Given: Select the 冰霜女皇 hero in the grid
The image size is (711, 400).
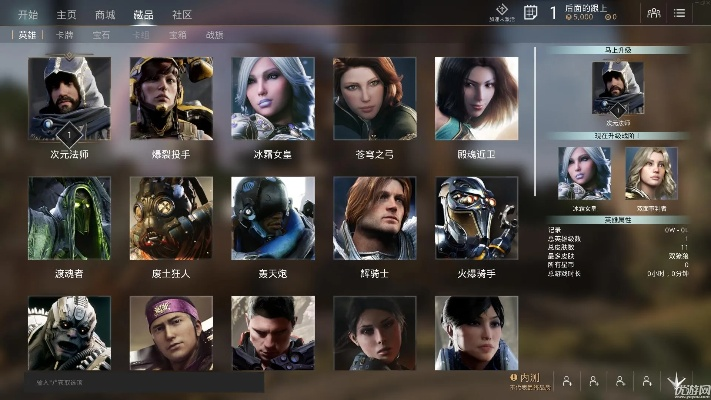Looking at the screenshot, I should [273, 98].
